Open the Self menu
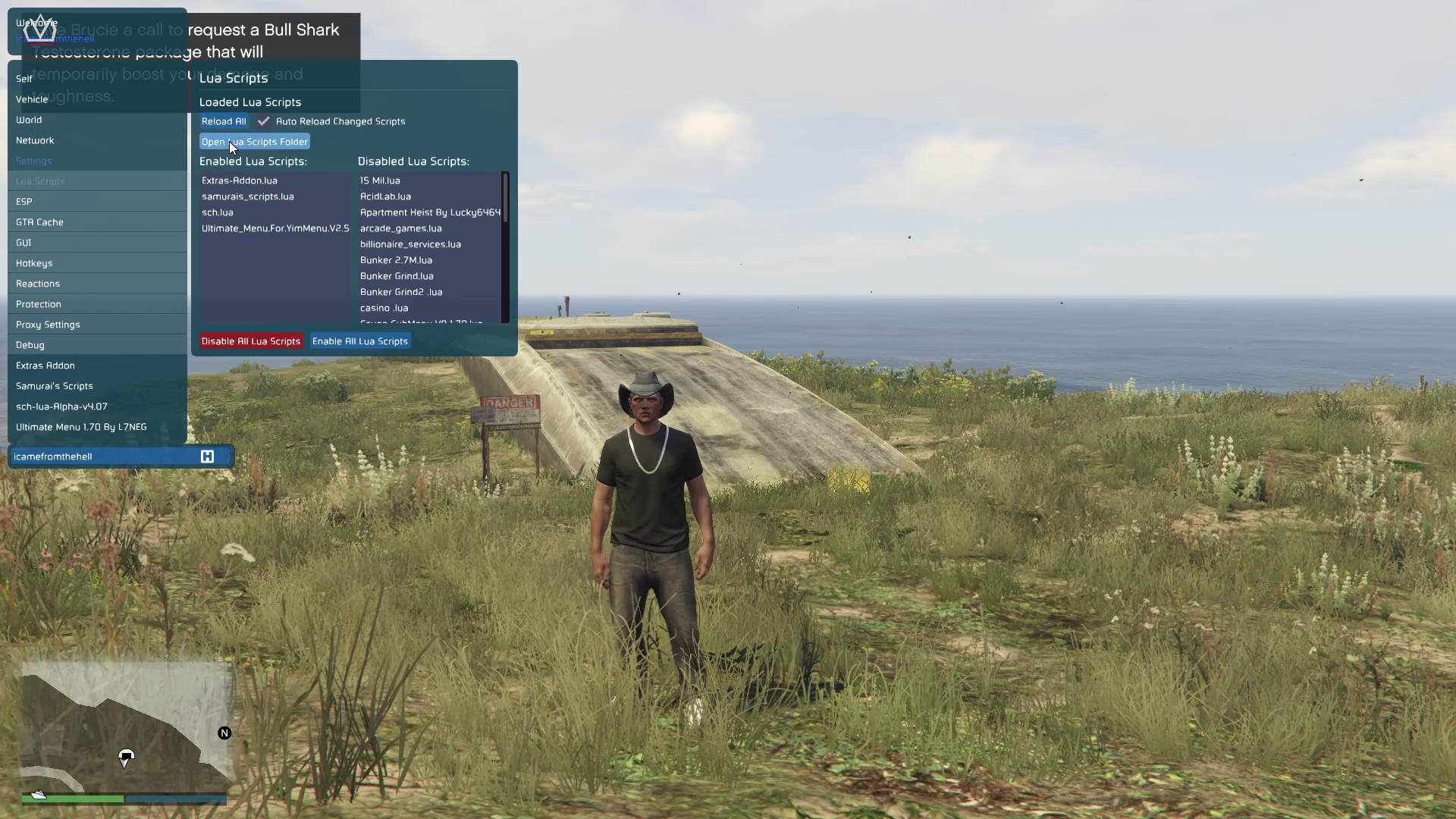This screenshot has width=1456, height=819. (24, 79)
